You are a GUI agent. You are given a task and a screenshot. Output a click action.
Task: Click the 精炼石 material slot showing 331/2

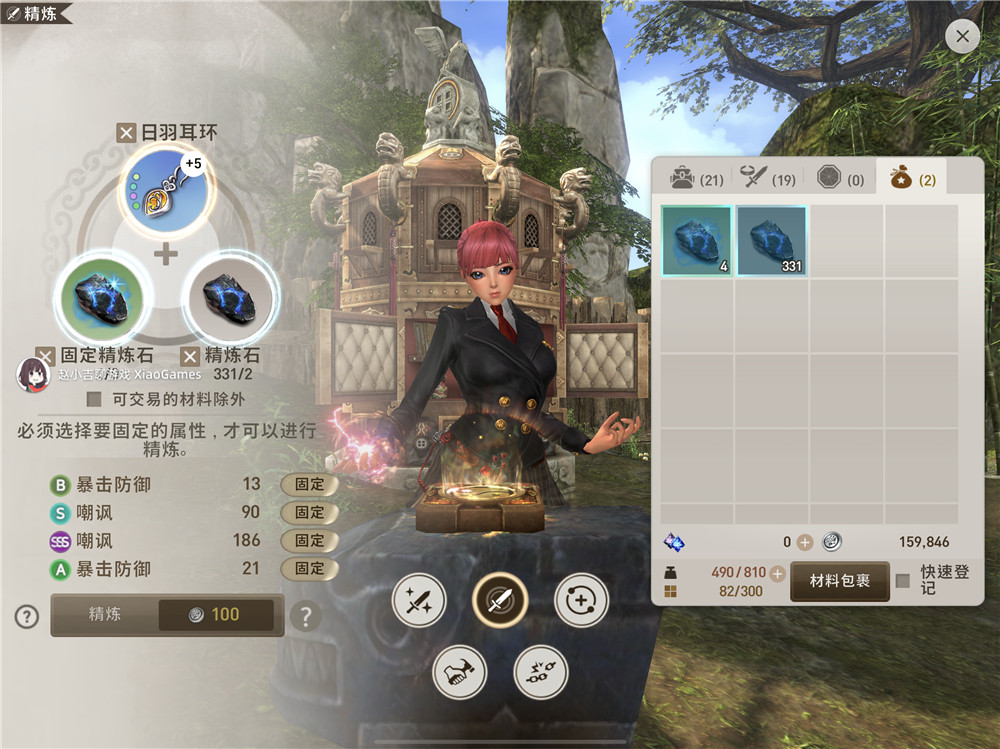229,297
